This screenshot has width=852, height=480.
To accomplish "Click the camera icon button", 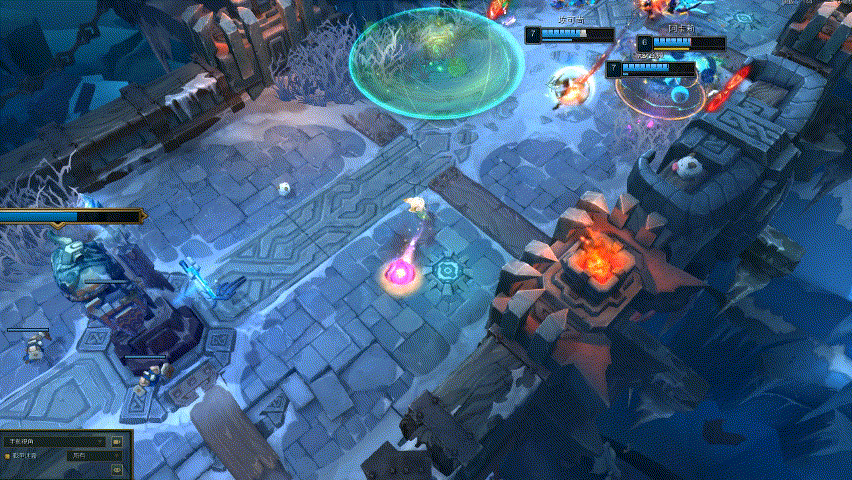I will [117, 440].
